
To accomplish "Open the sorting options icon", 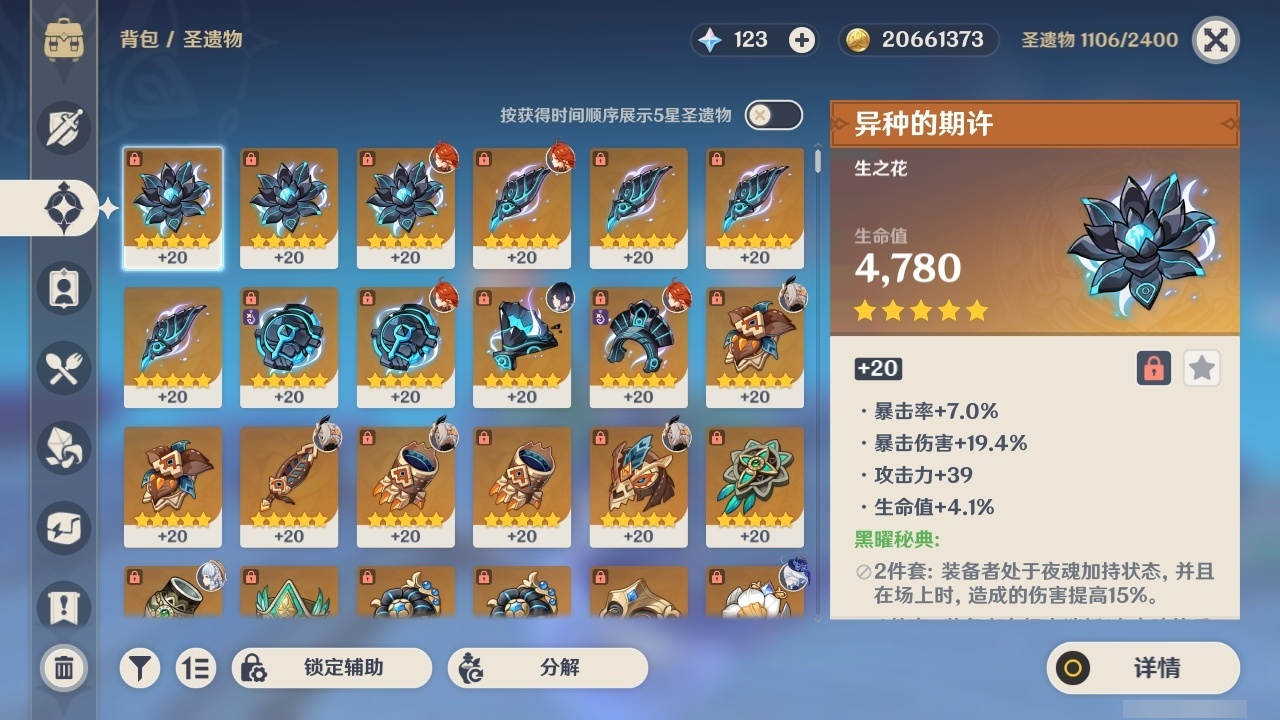I will point(196,668).
